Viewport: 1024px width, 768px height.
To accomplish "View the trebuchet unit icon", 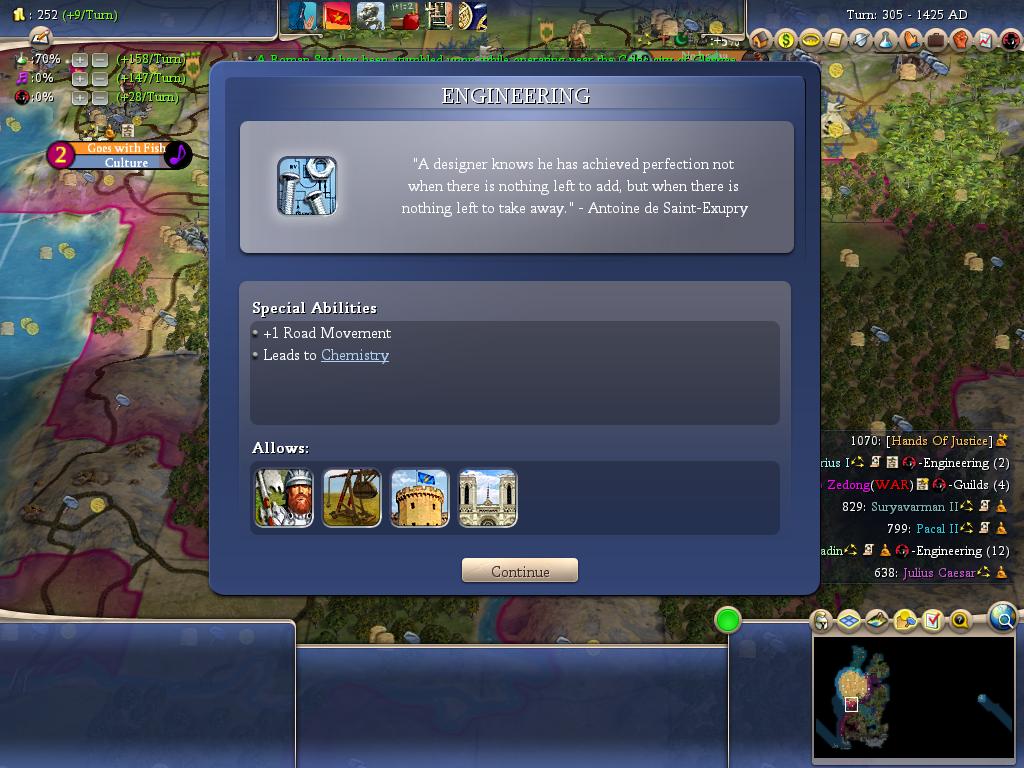I will [352, 498].
